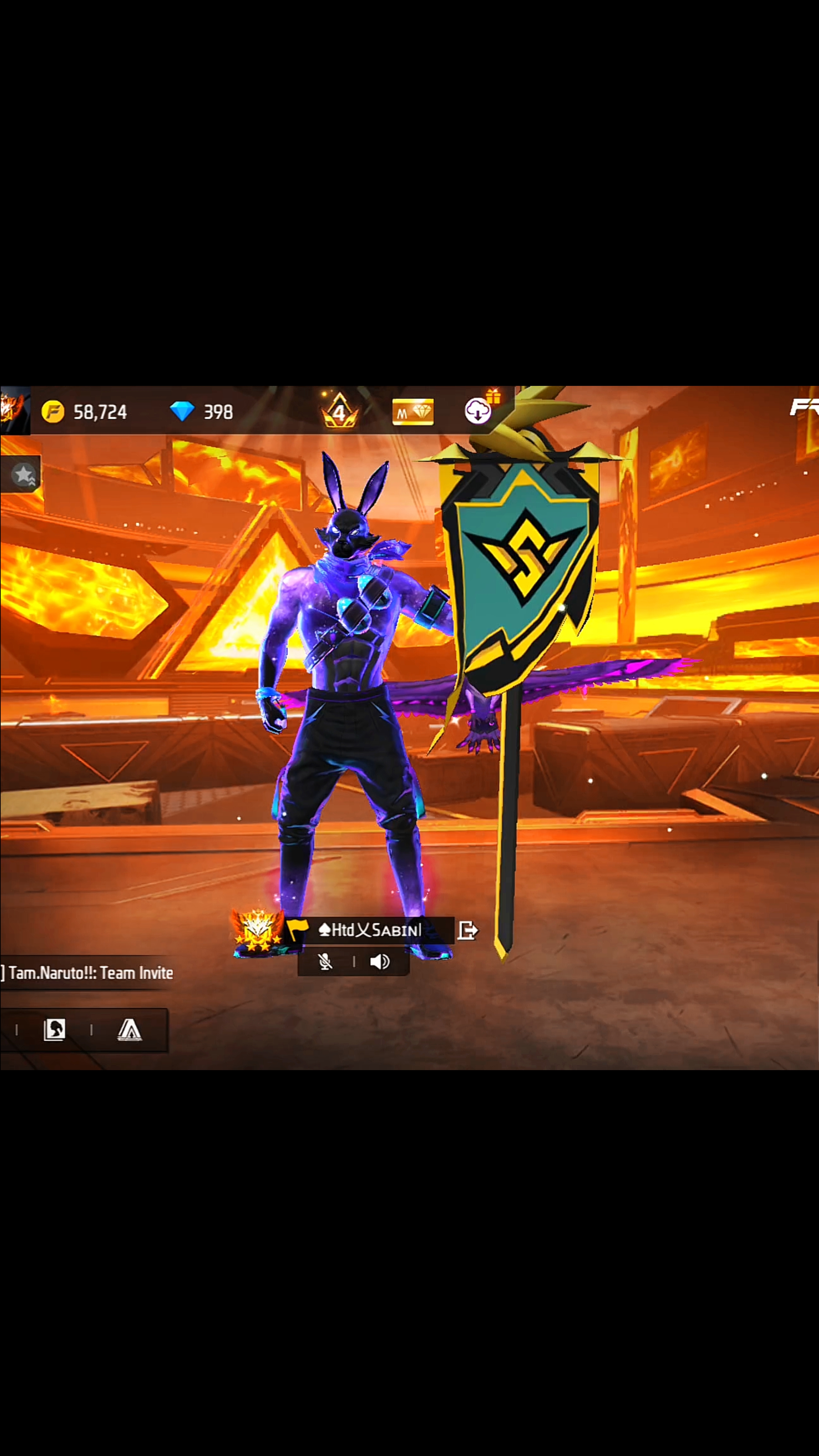Click the cloud download events icon with gift
The image size is (819, 1456).
pyautogui.click(x=477, y=411)
